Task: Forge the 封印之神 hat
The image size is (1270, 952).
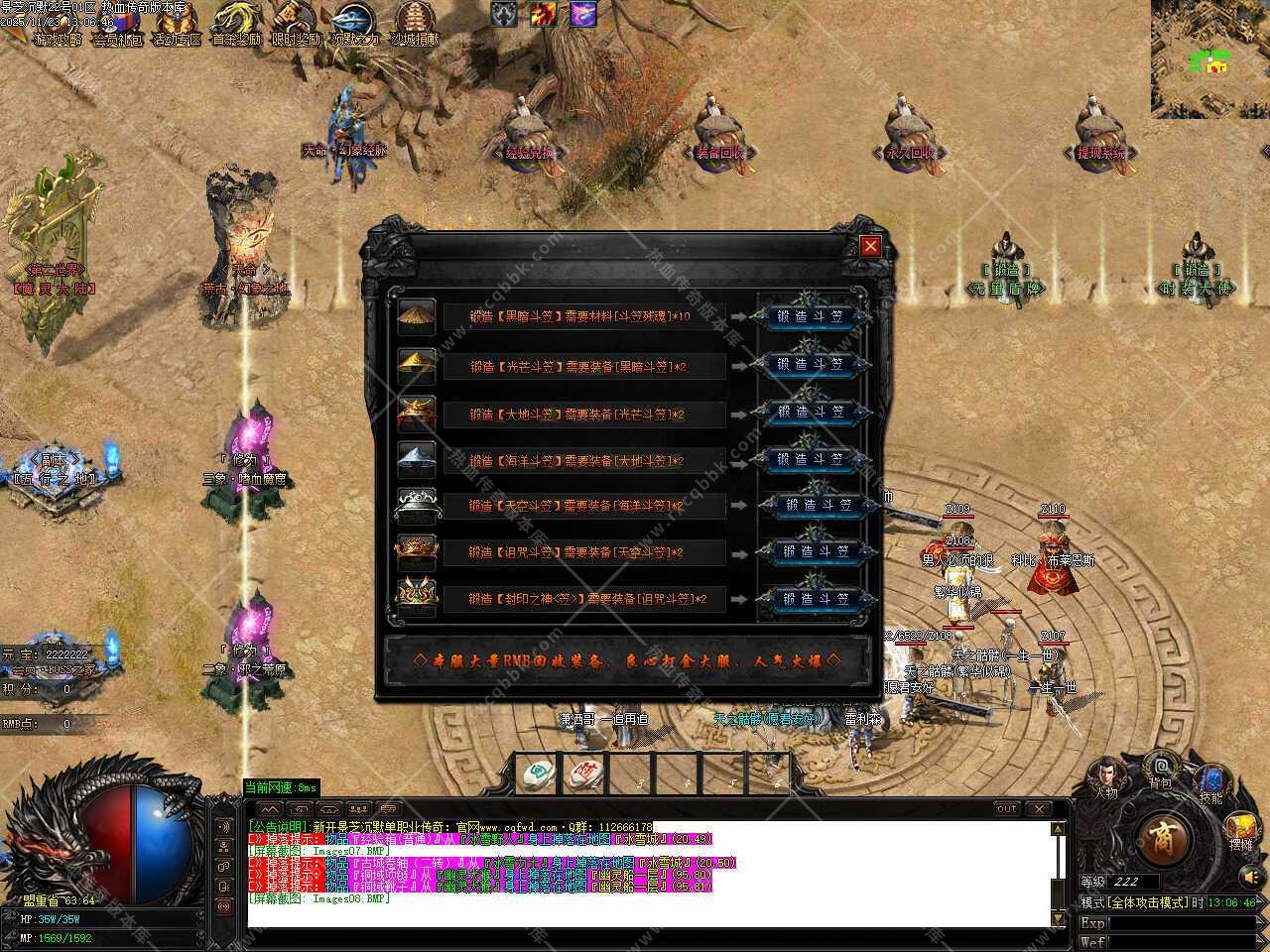Action: tap(818, 599)
